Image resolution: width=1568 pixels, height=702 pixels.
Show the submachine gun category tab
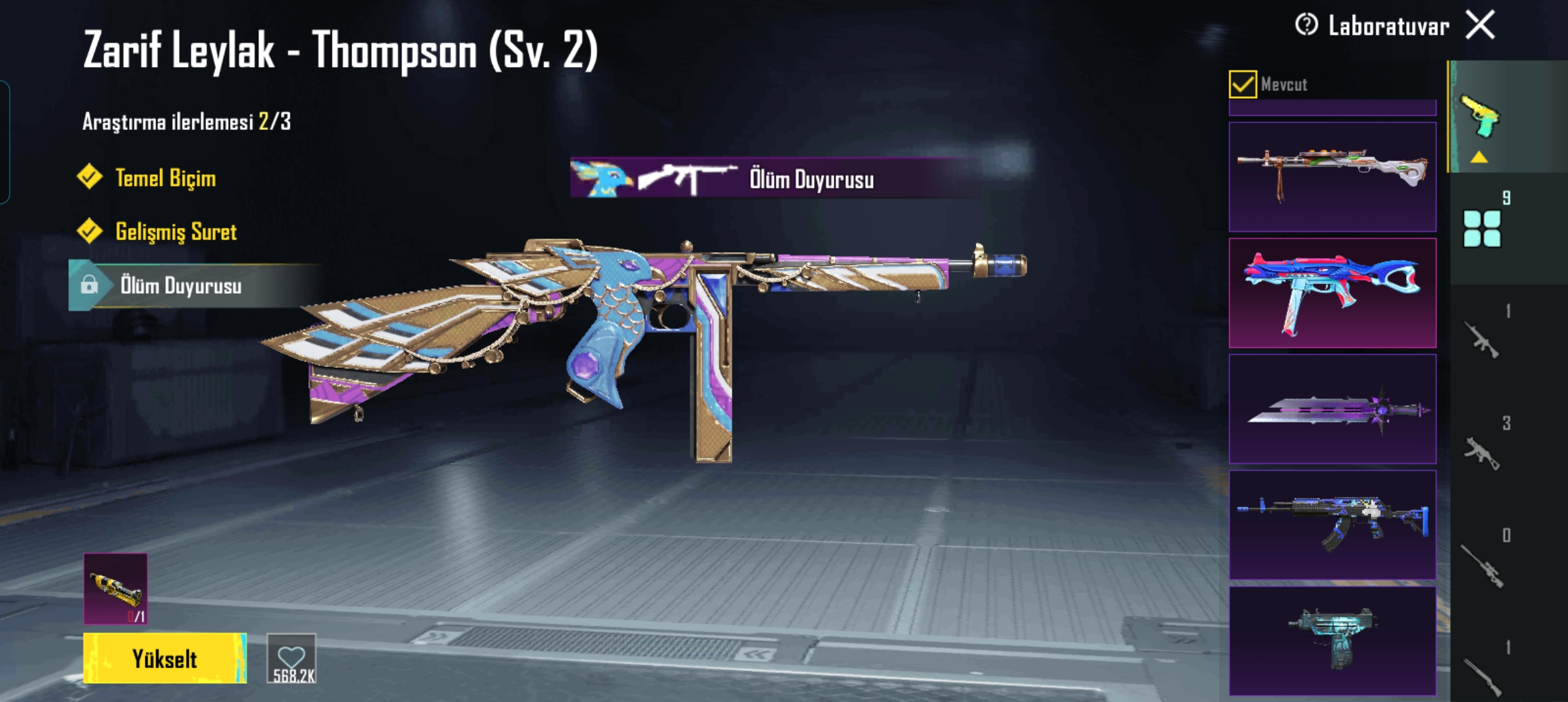[x=1482, y=452]
